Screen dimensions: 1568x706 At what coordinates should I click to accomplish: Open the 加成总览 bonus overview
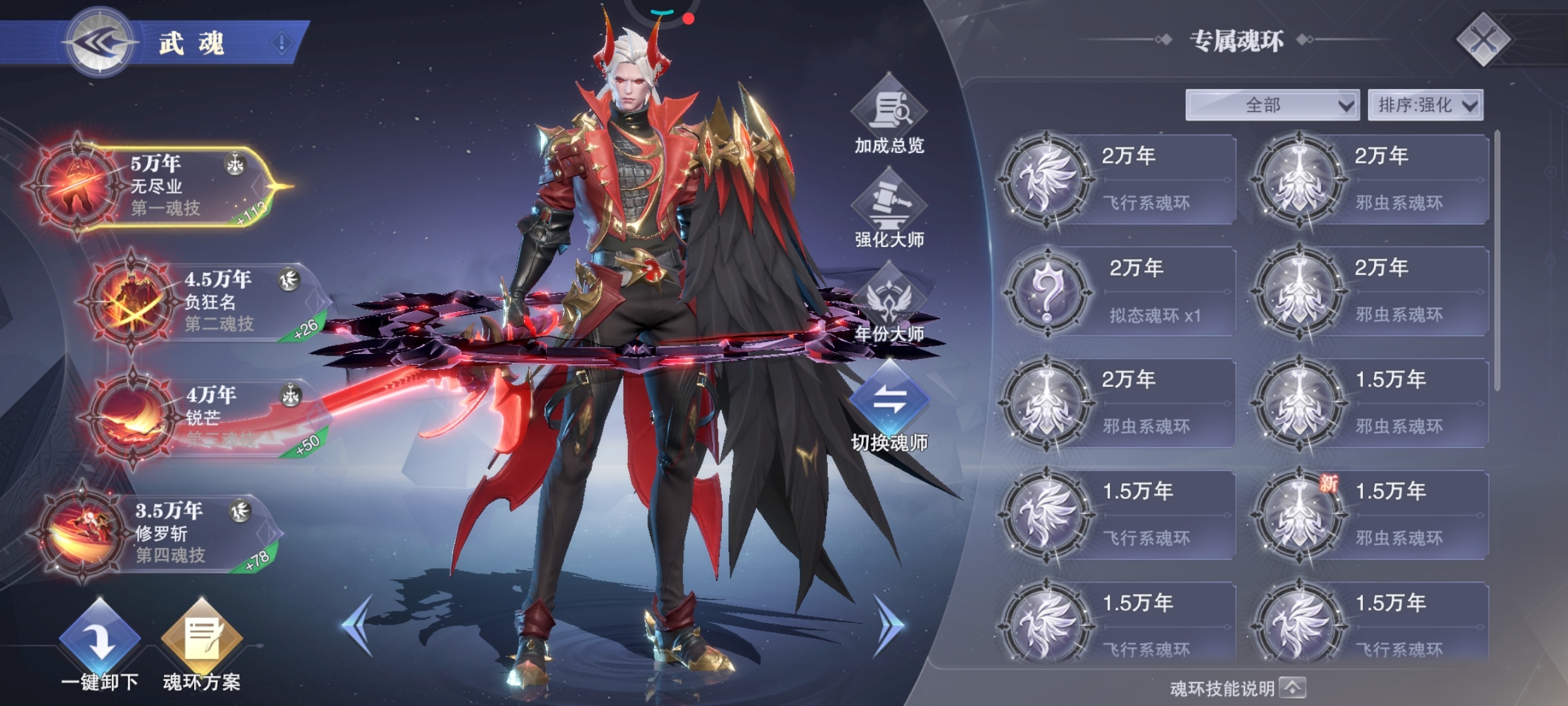[x=889, y=115]
